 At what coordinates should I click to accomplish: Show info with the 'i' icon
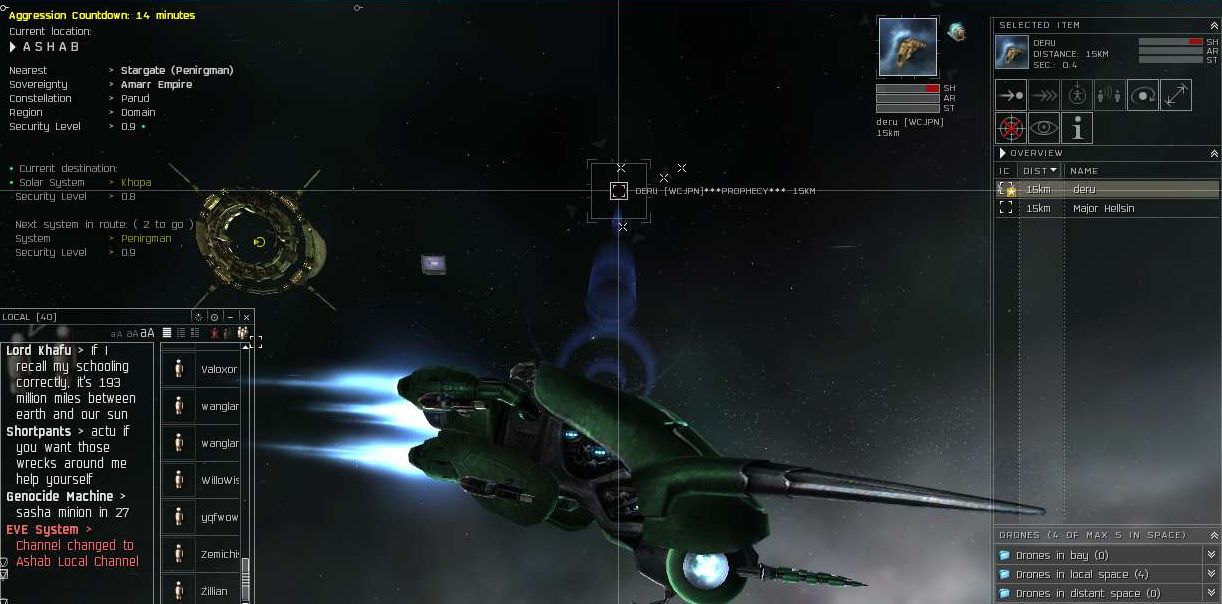click(x=1077, y=128)
